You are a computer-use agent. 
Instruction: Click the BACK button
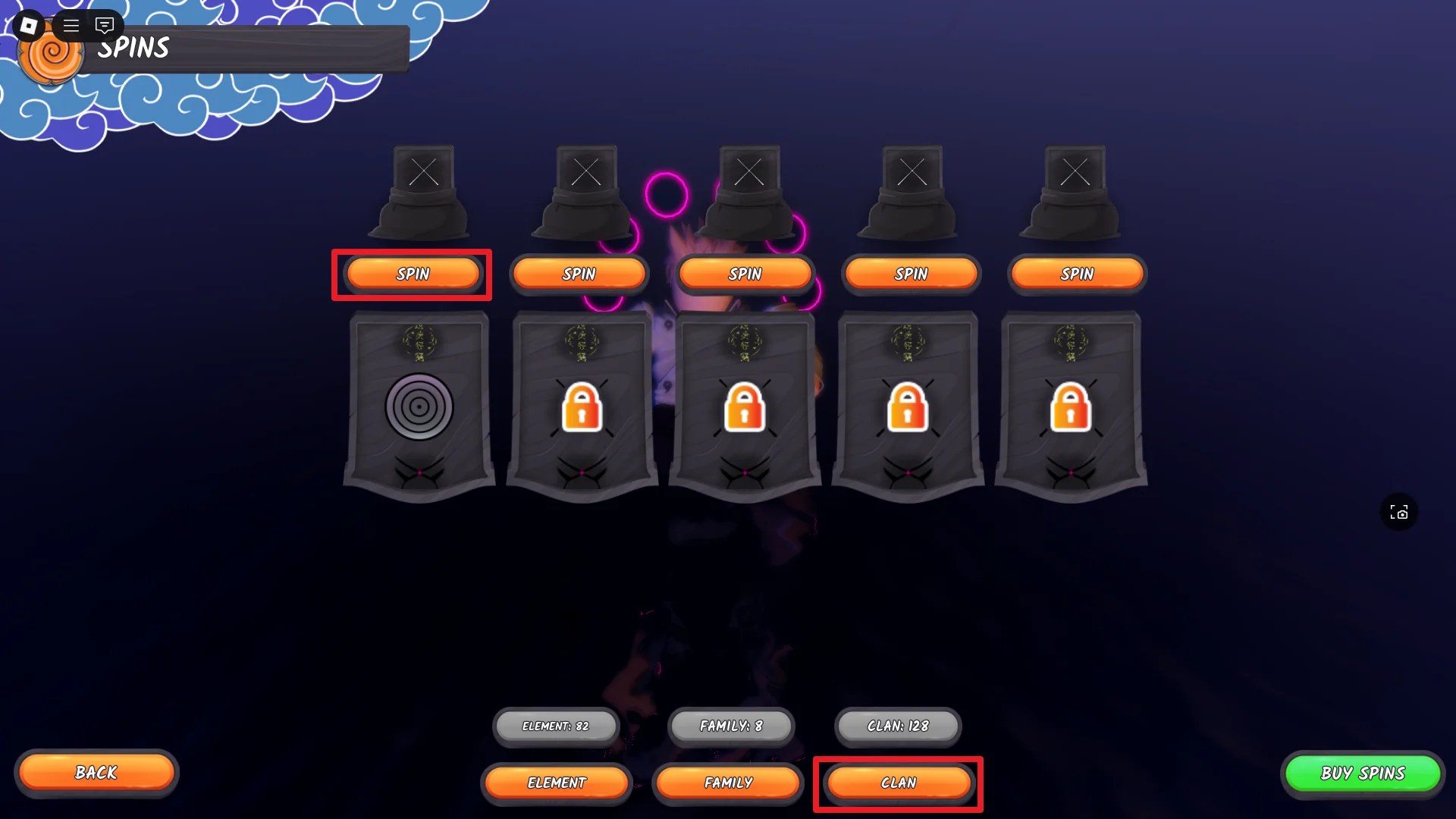click(96, 773)
